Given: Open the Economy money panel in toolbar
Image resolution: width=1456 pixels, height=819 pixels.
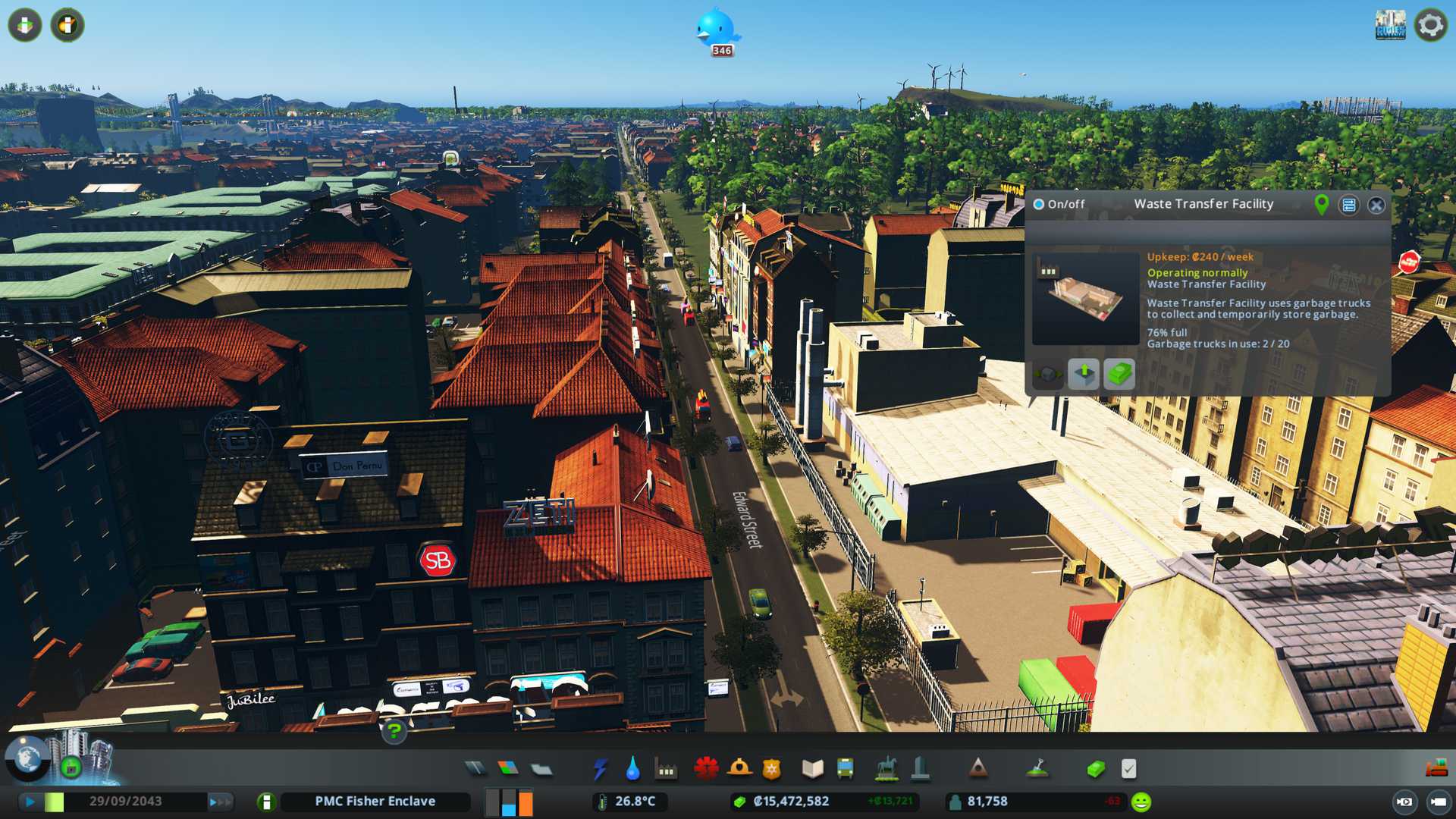Looking at the screenshot, I should 1095,769.
